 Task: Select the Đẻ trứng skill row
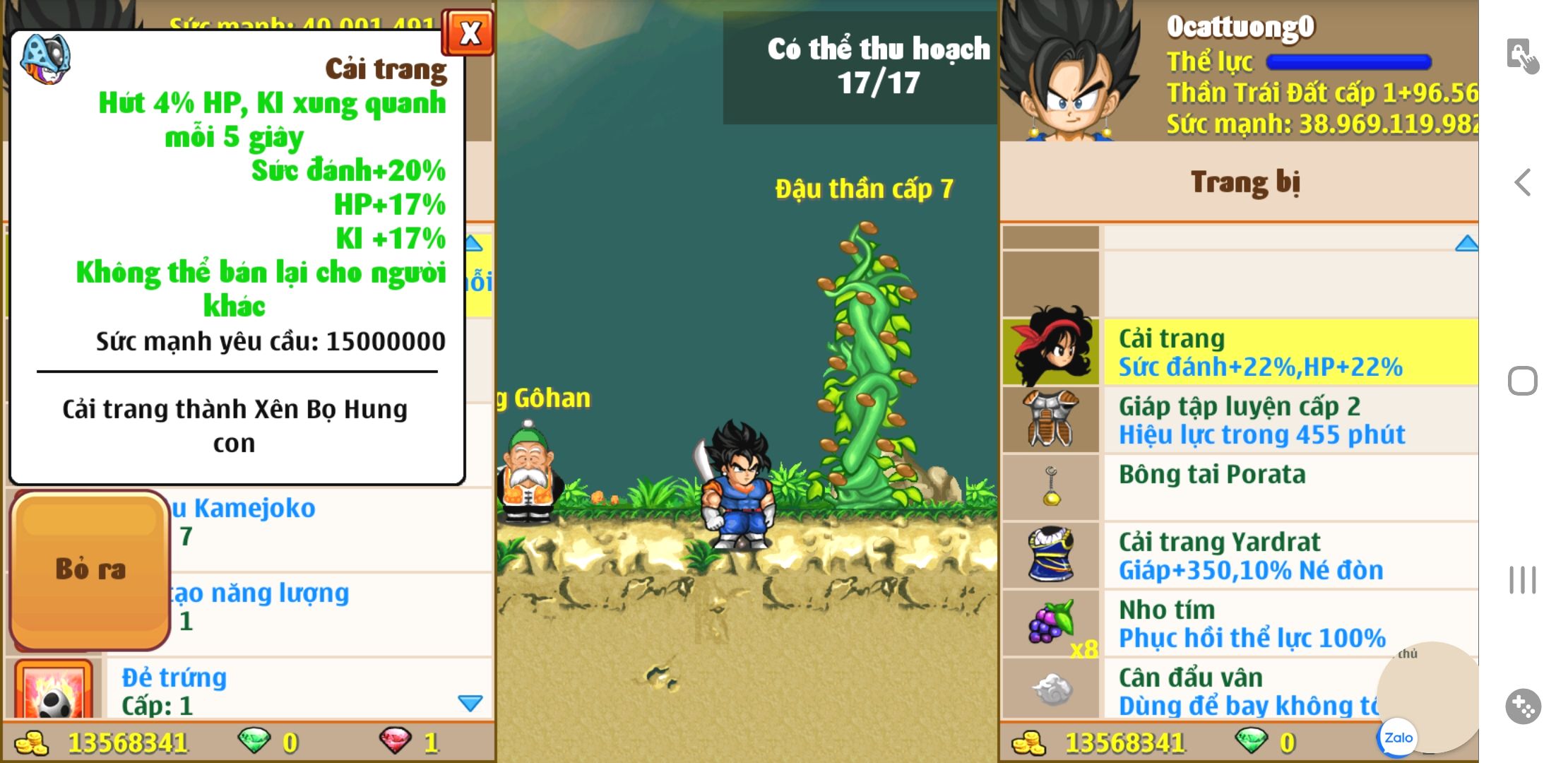(x=283, y=691)
